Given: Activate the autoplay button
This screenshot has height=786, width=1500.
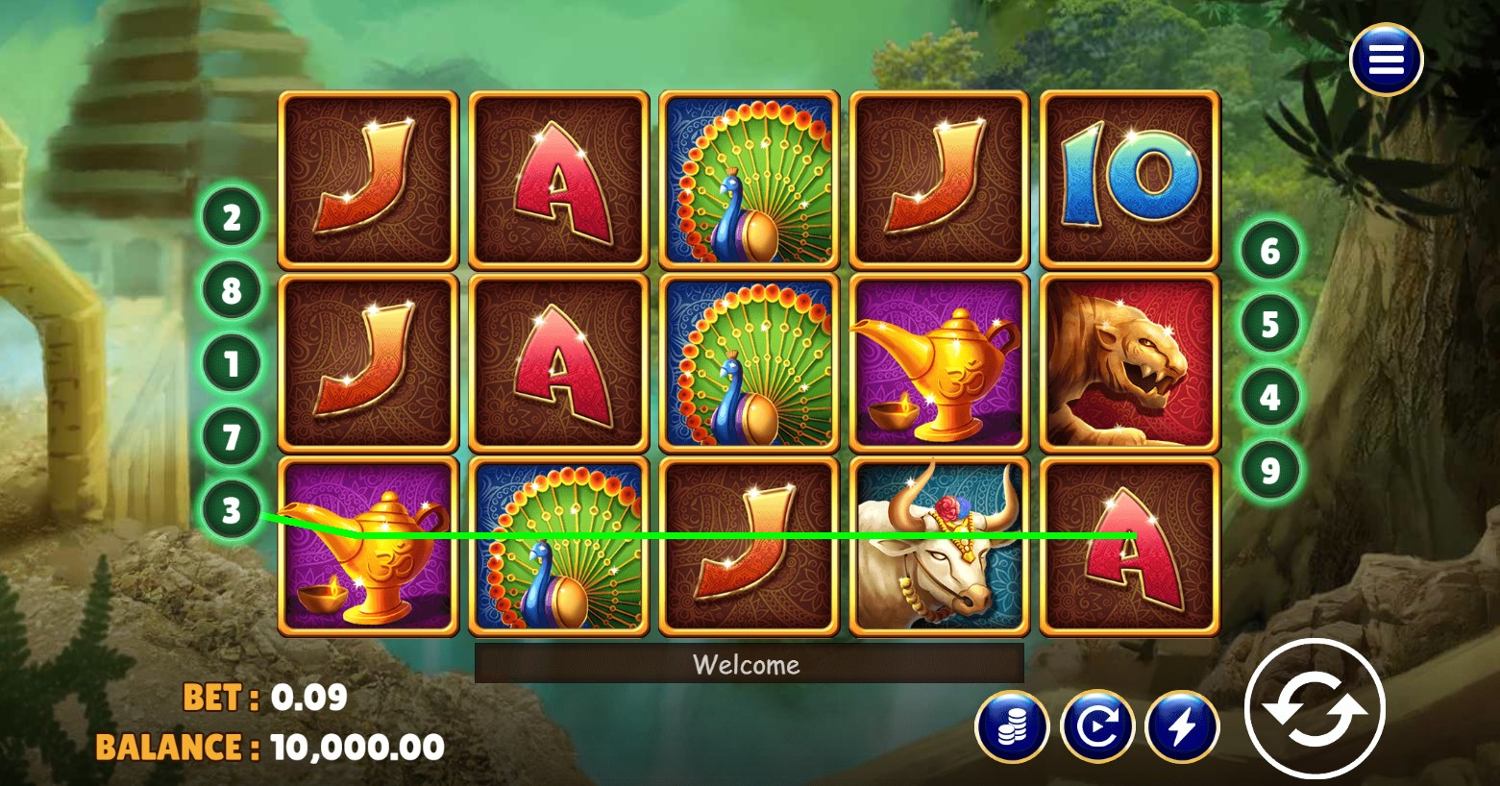Looking at the screenshot, I should [1097, 727].
